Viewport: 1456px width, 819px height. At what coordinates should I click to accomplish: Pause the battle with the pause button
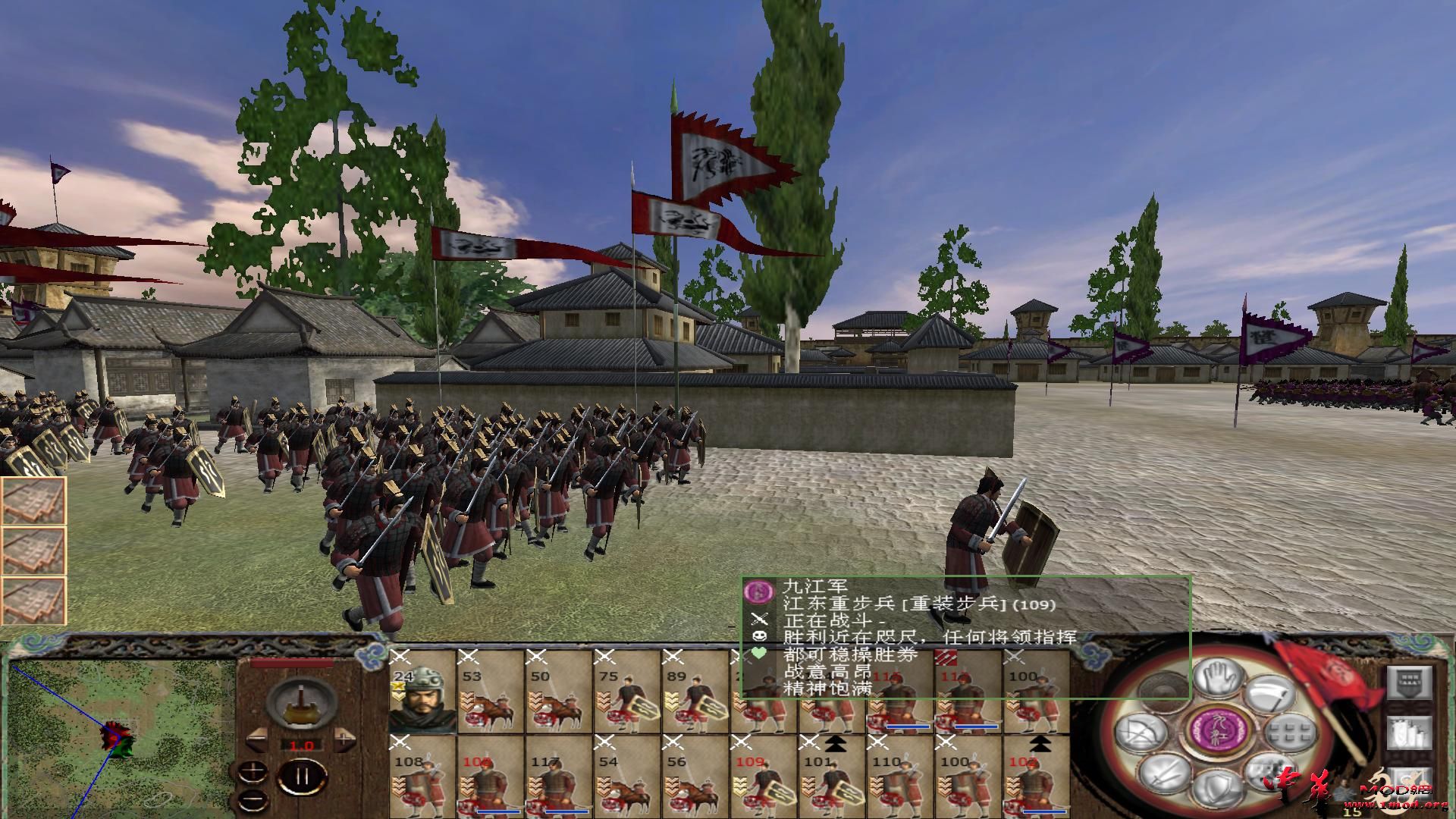tap(302, 776)
